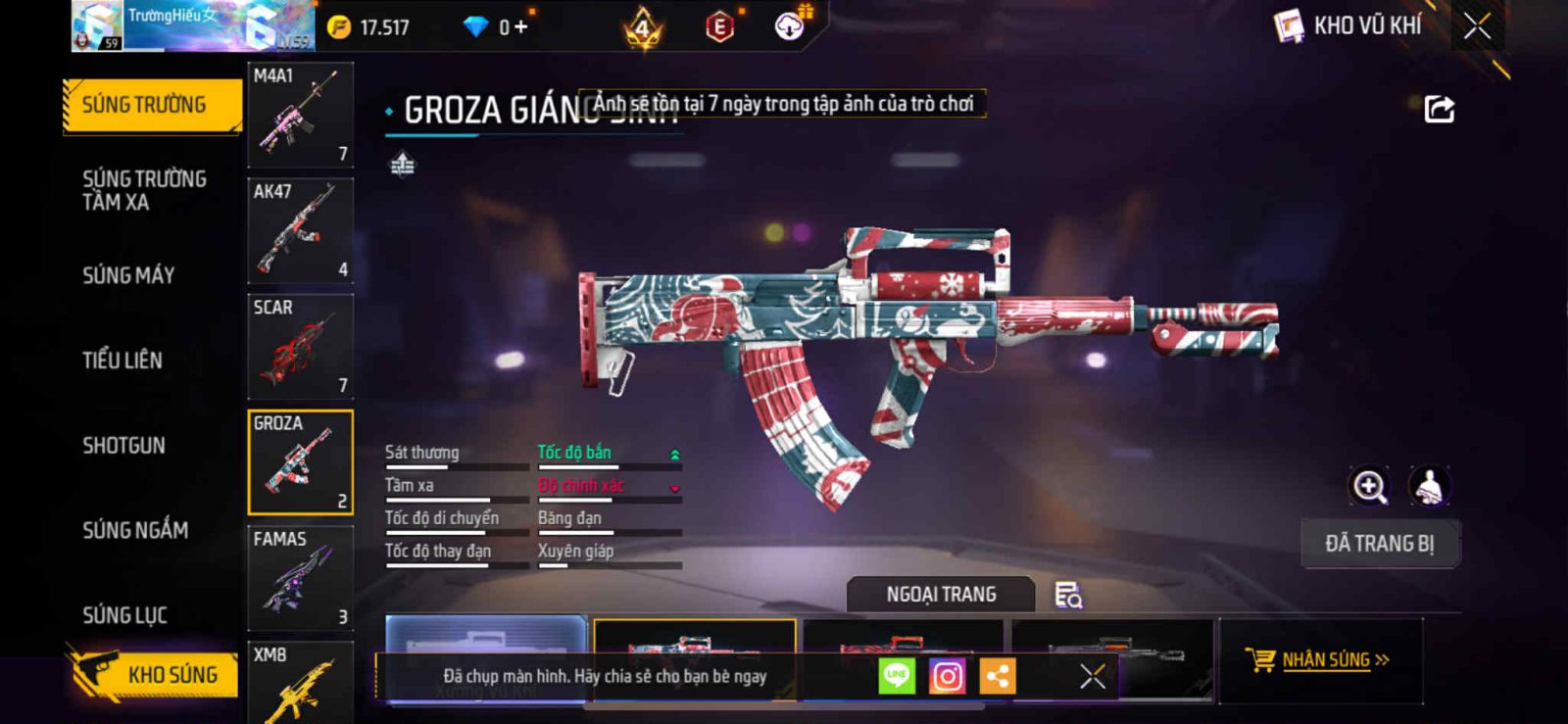Image resolution: width=1568 pixels, height=724 pixels.
Task: Switch to Súng Ngắm category
Action: pos(135,530)
